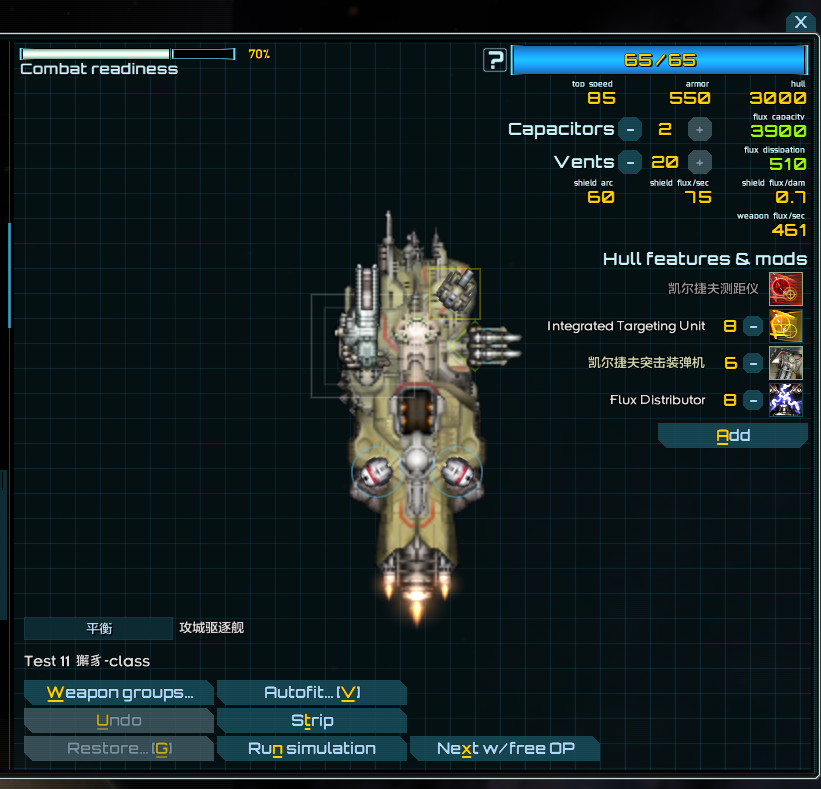Select the 平衡 variant name field
The image size is (821, 789).
(98, 629)
